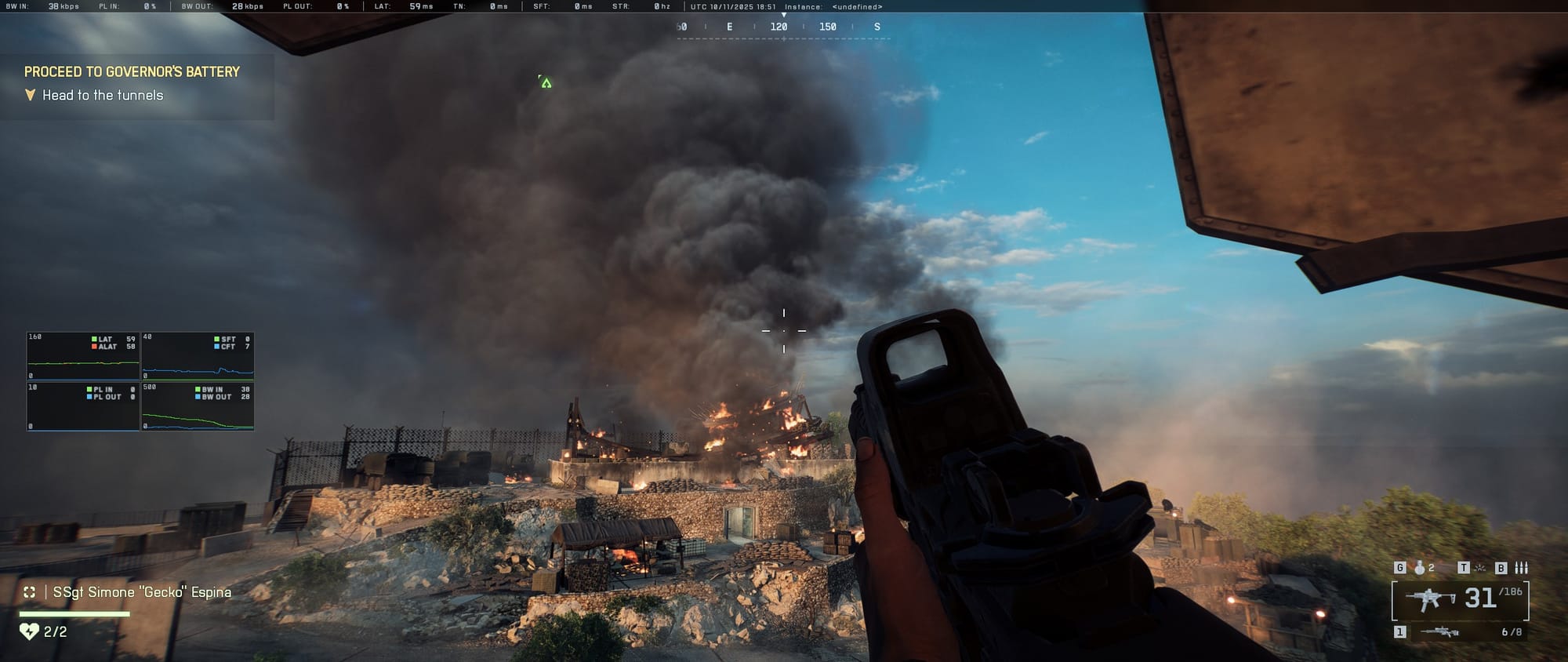Toggle the BW OUT legend square in the bandwidth graph
Viewport: 1568px width, 662px height.
[197, 398]
